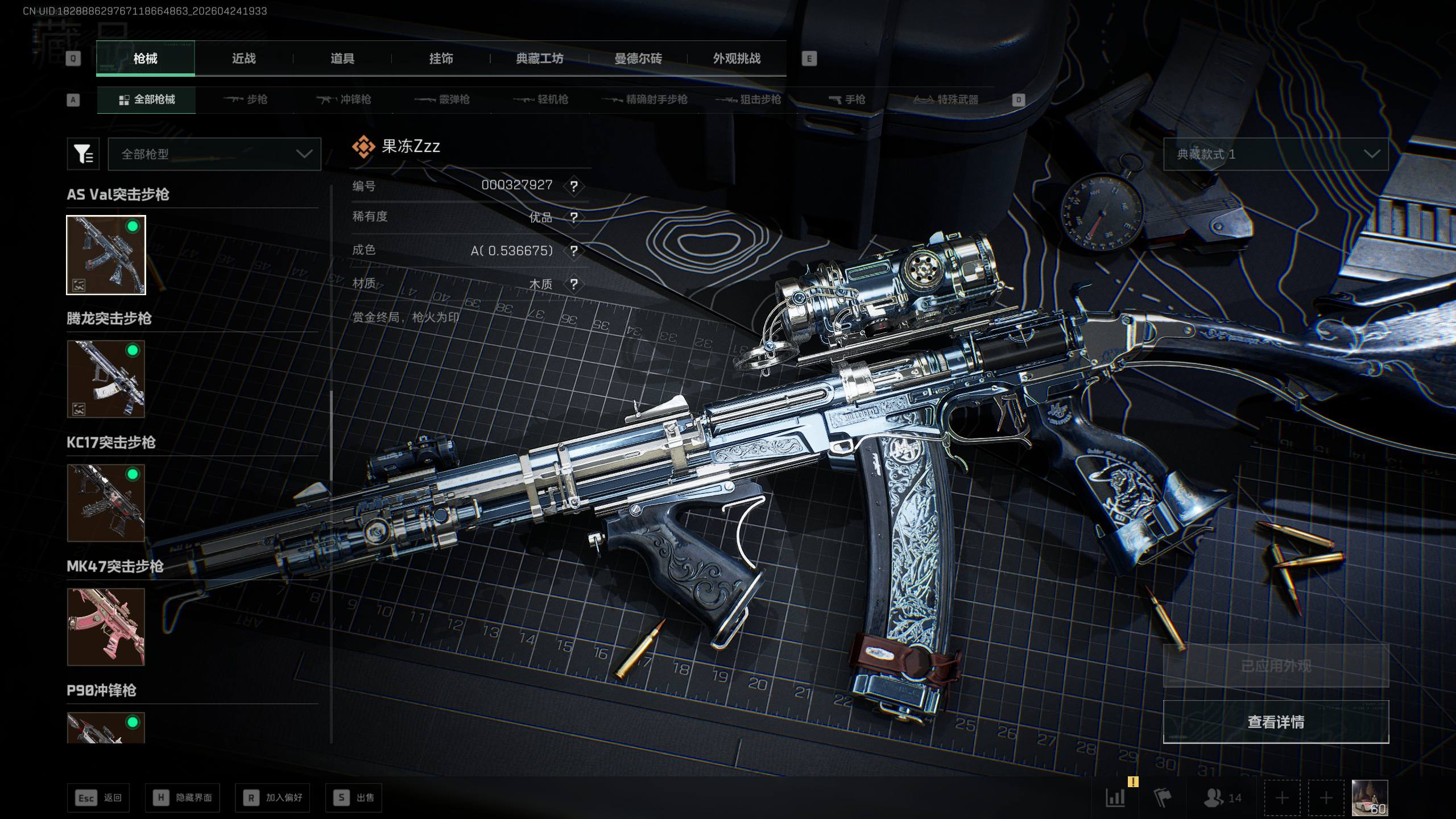Switch to the 近战 melee tab
Image resolution: width=1456 pixels, height=819 pixels.
244,59
